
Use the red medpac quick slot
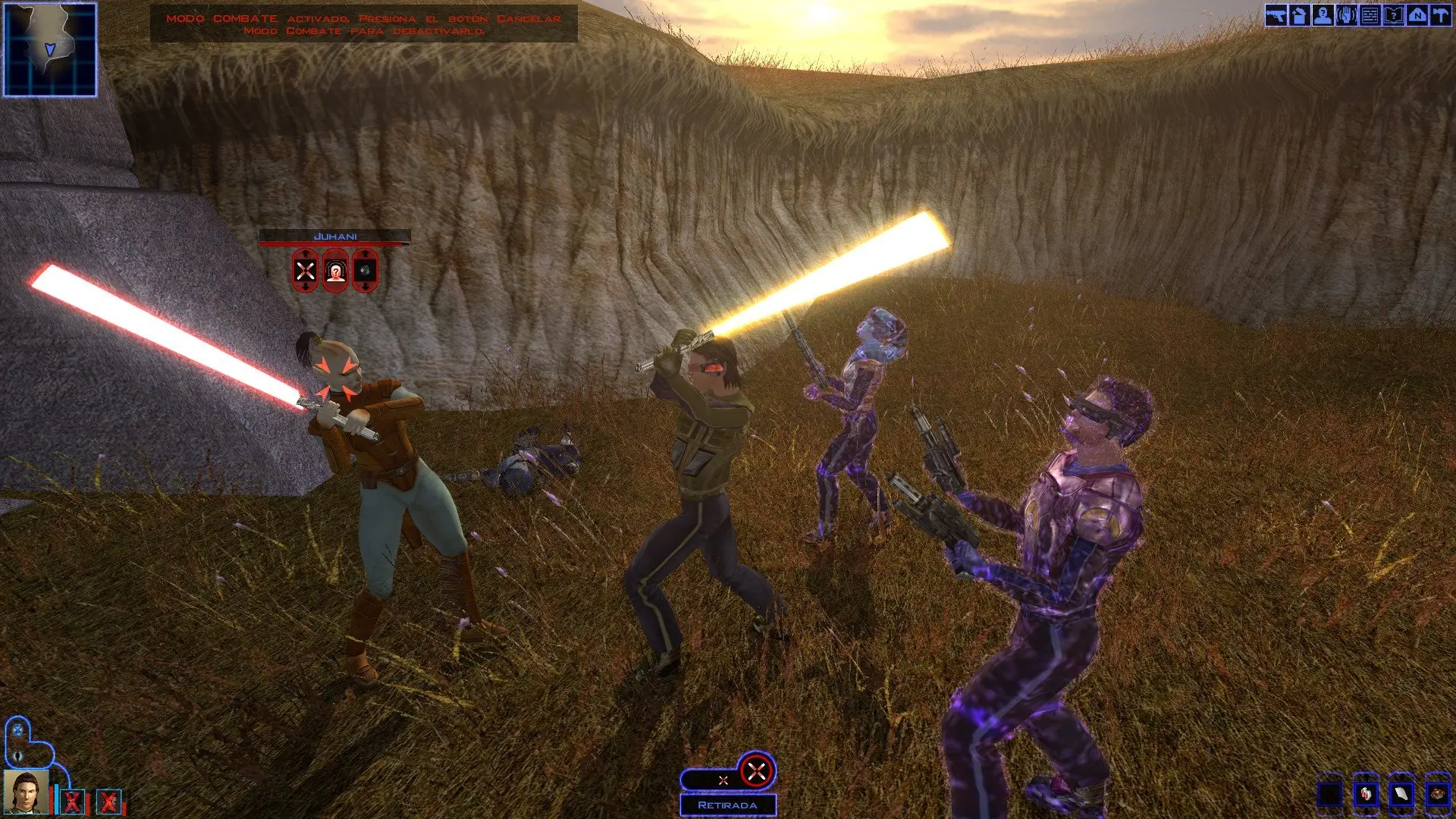click(1366, 795)
